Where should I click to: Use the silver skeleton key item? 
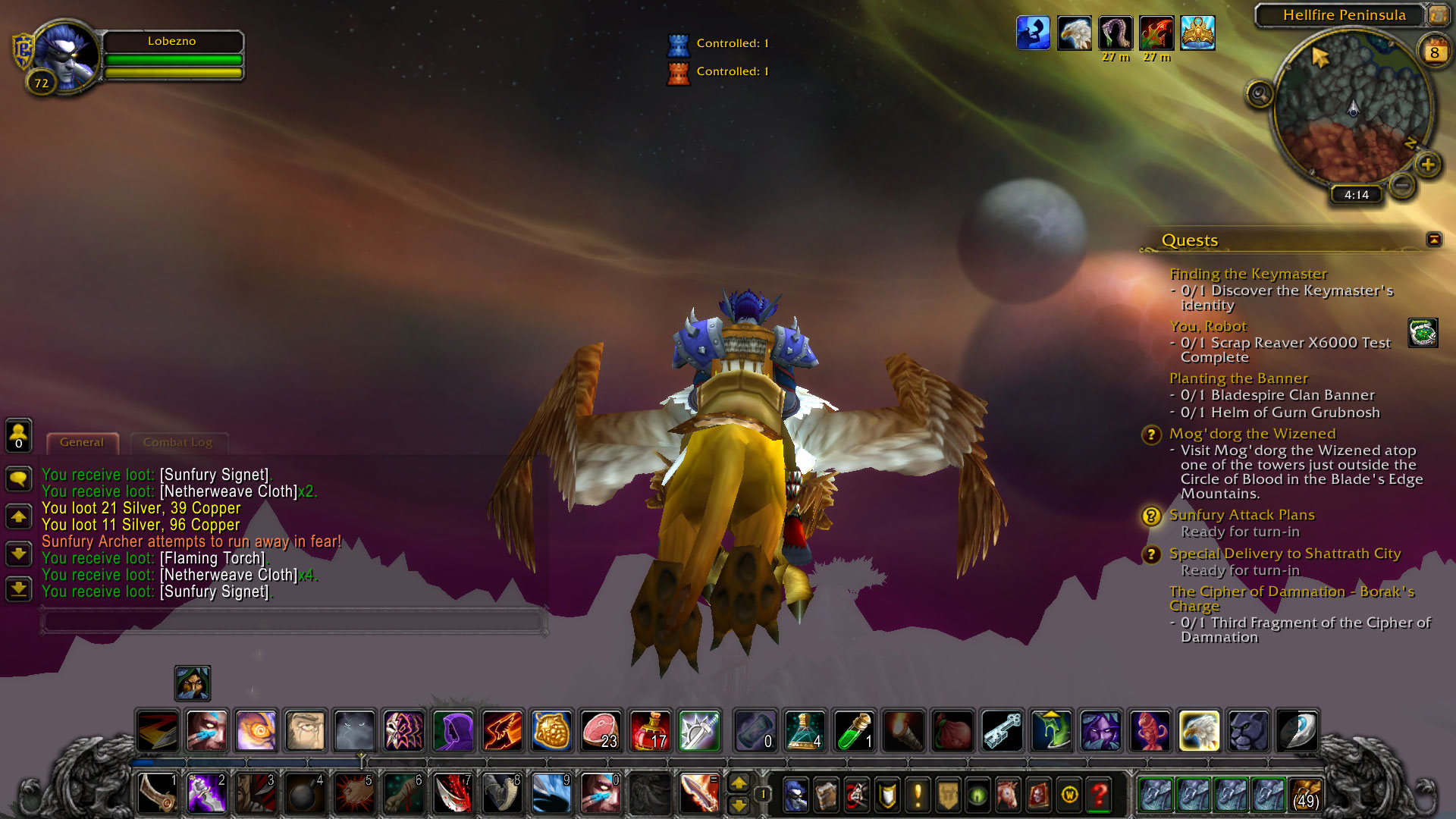[x=1002, y=730]
